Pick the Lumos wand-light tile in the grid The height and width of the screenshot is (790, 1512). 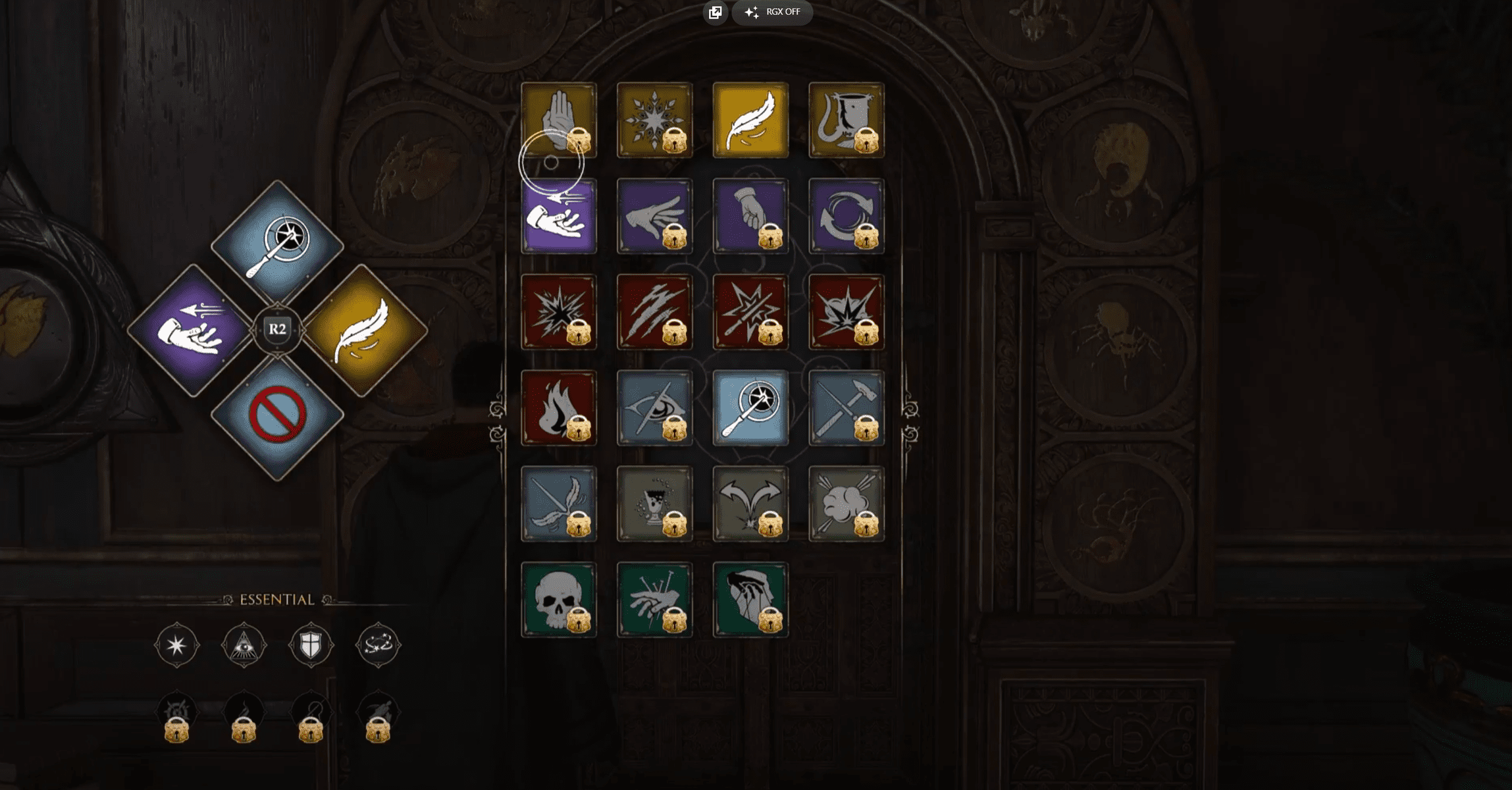tap(750, 408)
